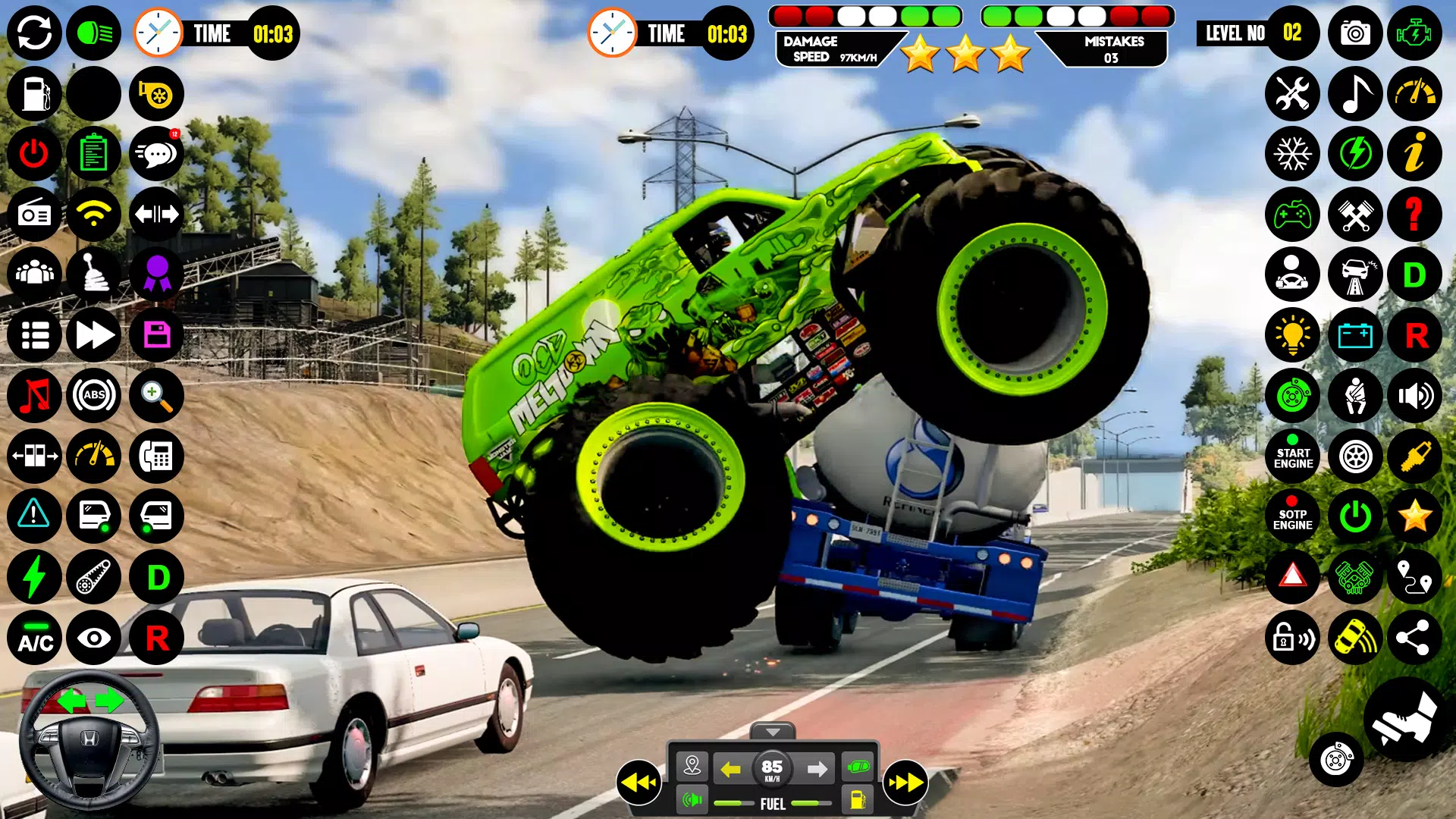Open the wrench and screwdriver tools icon

pos(1293,93)
